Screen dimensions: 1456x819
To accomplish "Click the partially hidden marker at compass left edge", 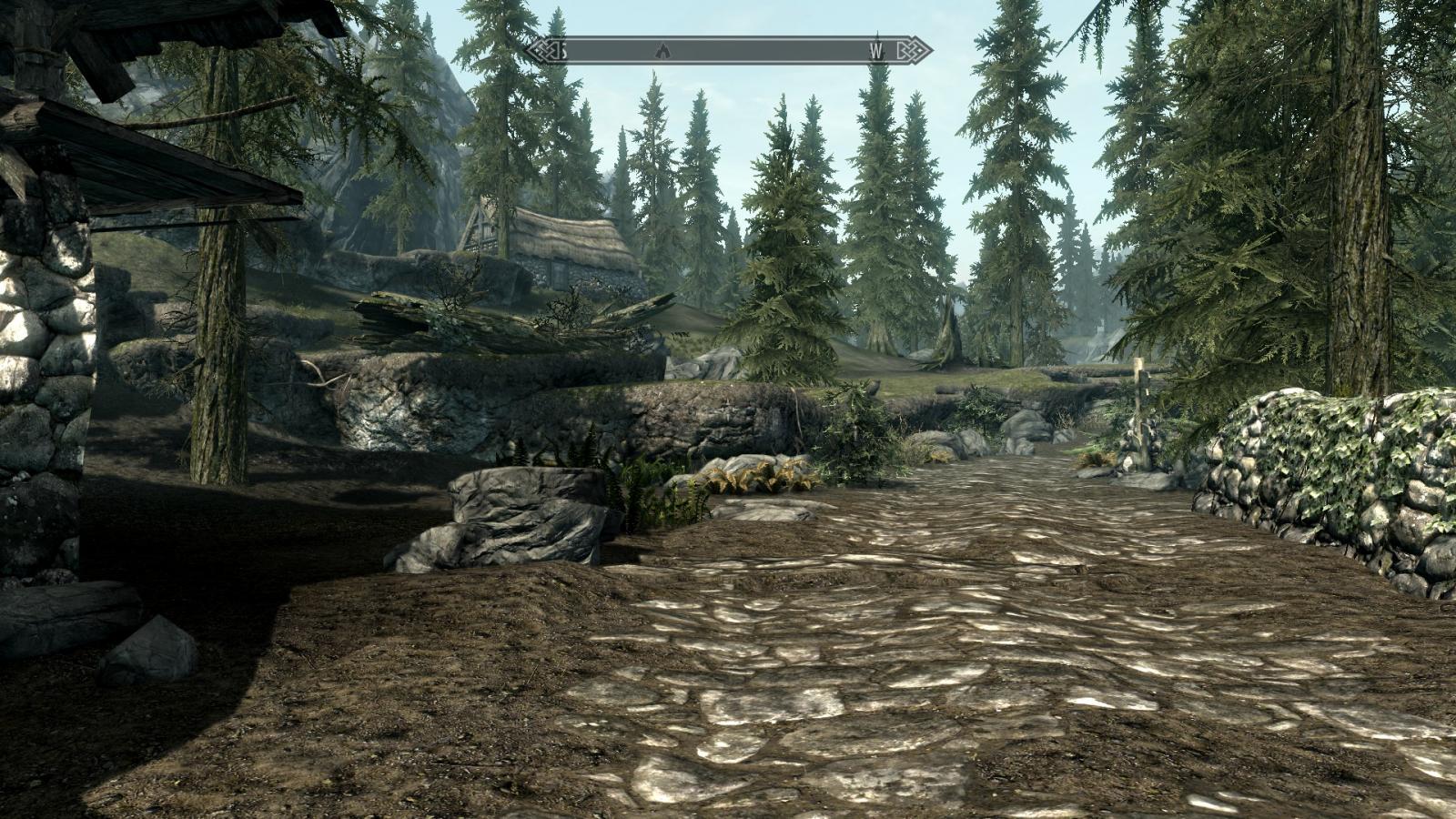I will [563, 52].
